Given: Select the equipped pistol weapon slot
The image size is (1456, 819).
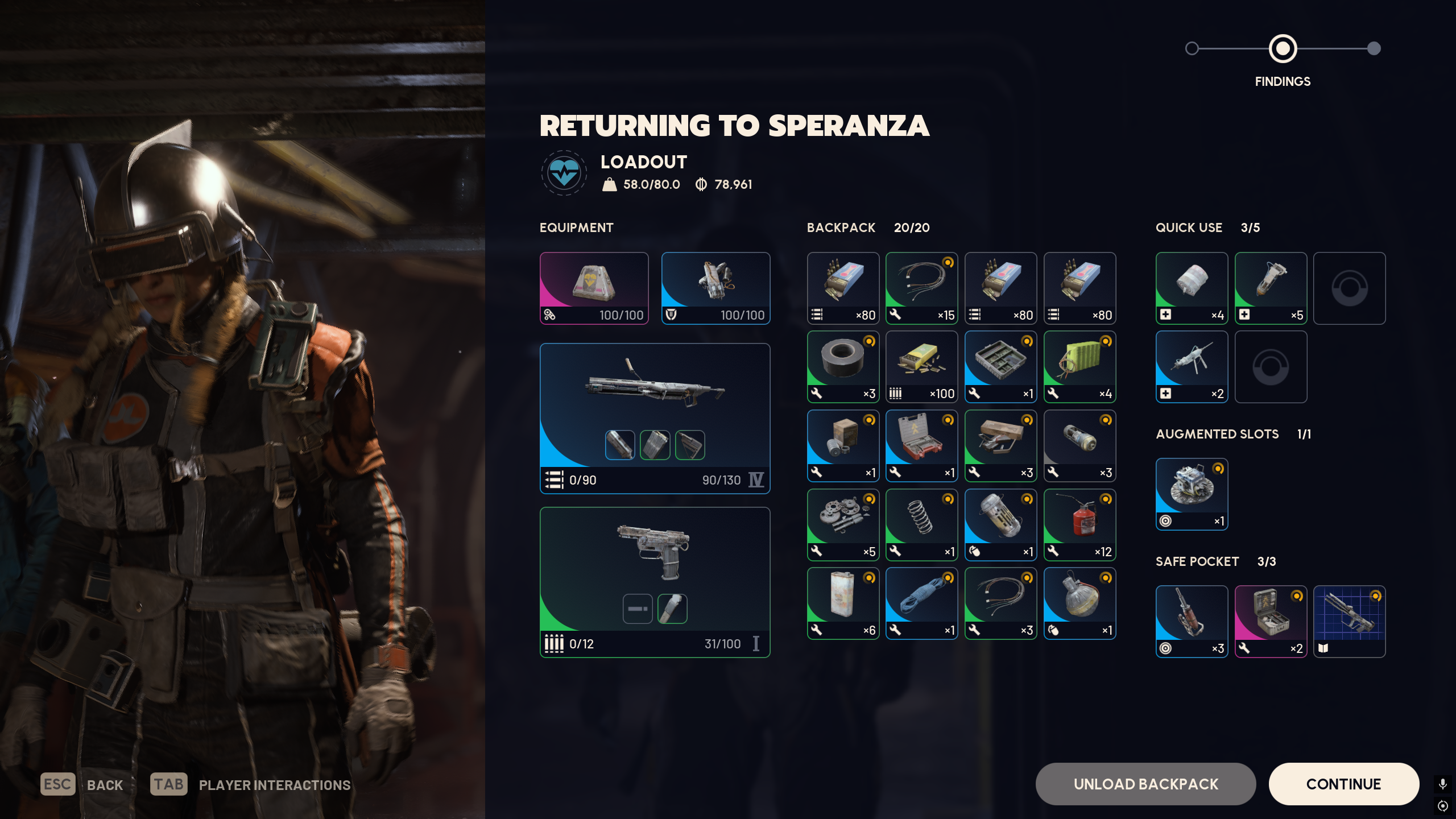Looking at the screenshot, I should coord(655,582).
